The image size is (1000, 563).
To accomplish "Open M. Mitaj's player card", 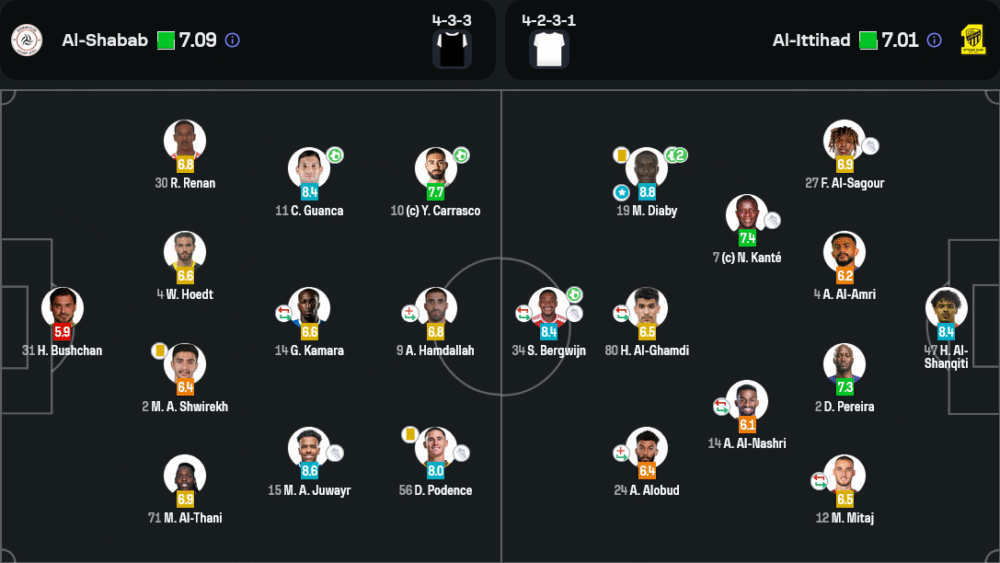I will (x=844, y=476).
